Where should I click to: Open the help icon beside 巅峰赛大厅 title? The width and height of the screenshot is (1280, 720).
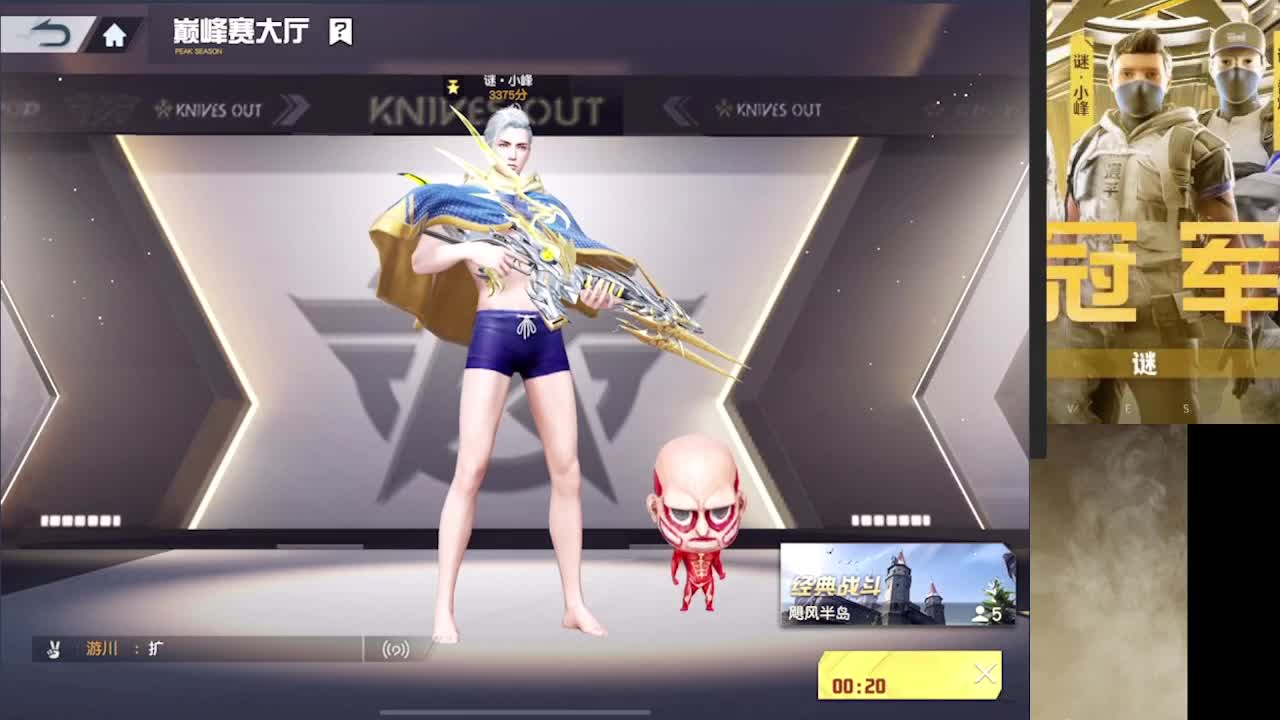coord(338,30)
